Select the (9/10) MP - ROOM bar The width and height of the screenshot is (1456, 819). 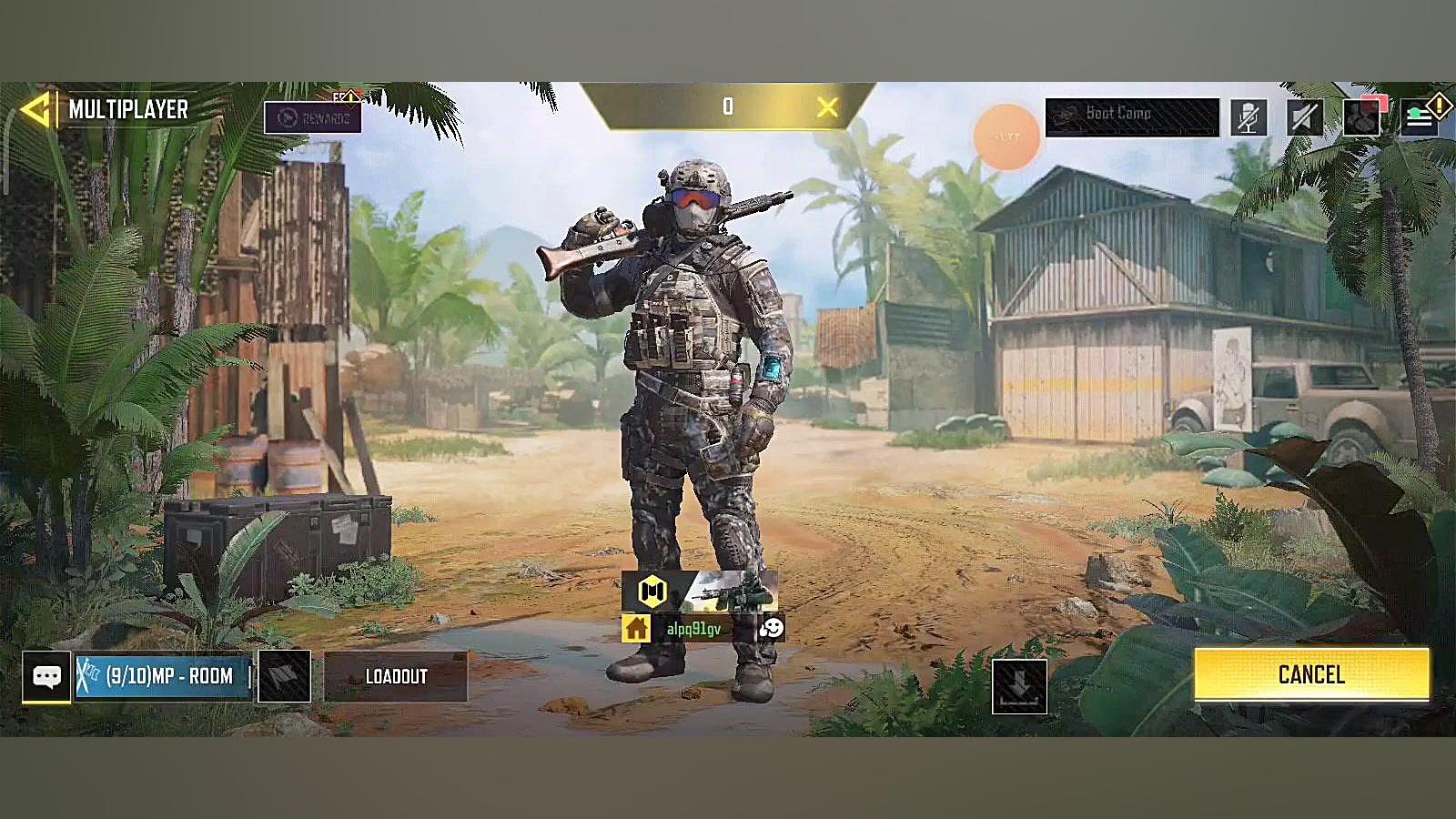pos(163,676)
